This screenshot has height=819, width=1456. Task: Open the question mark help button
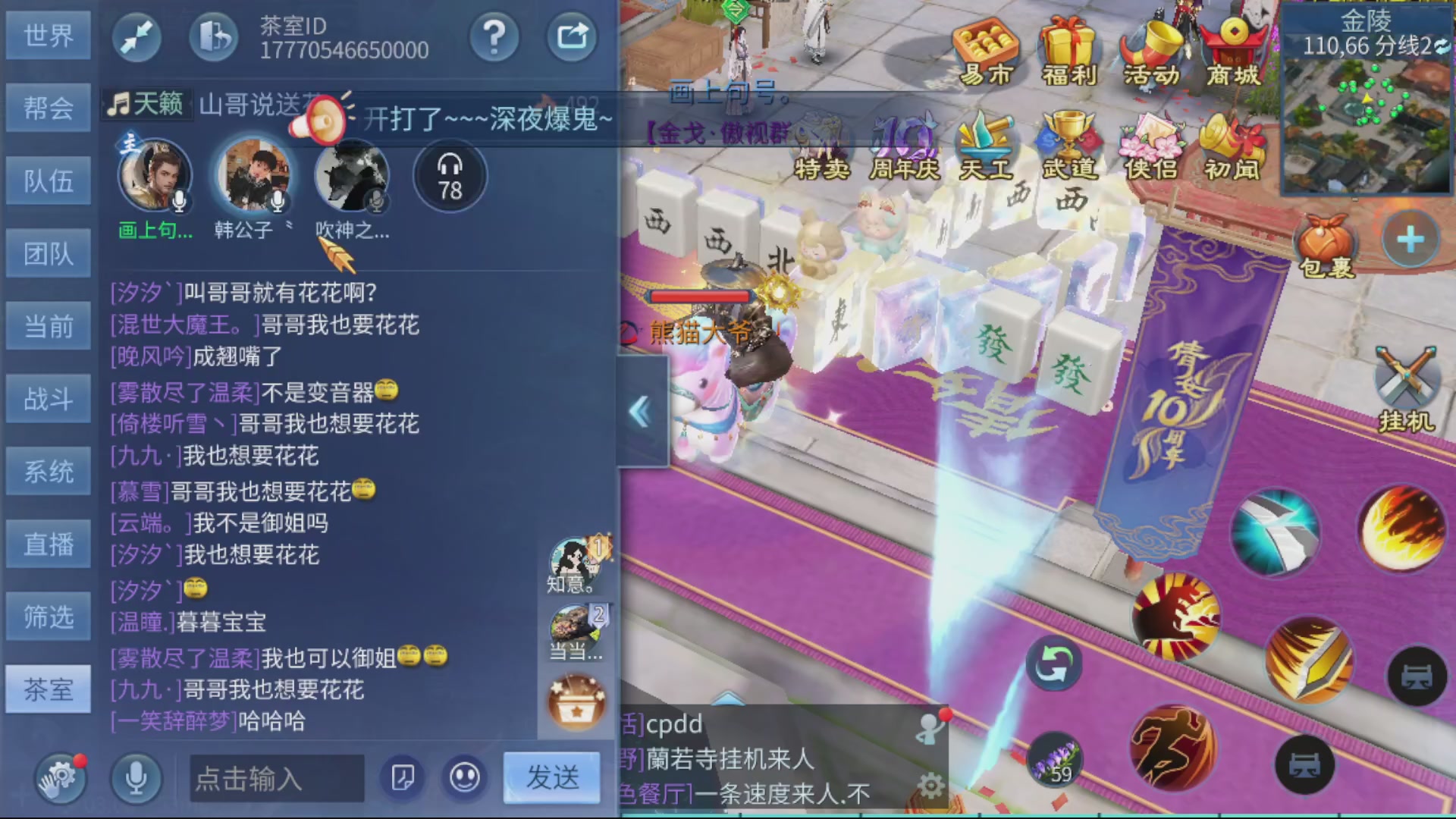click(x=494, y=36)
